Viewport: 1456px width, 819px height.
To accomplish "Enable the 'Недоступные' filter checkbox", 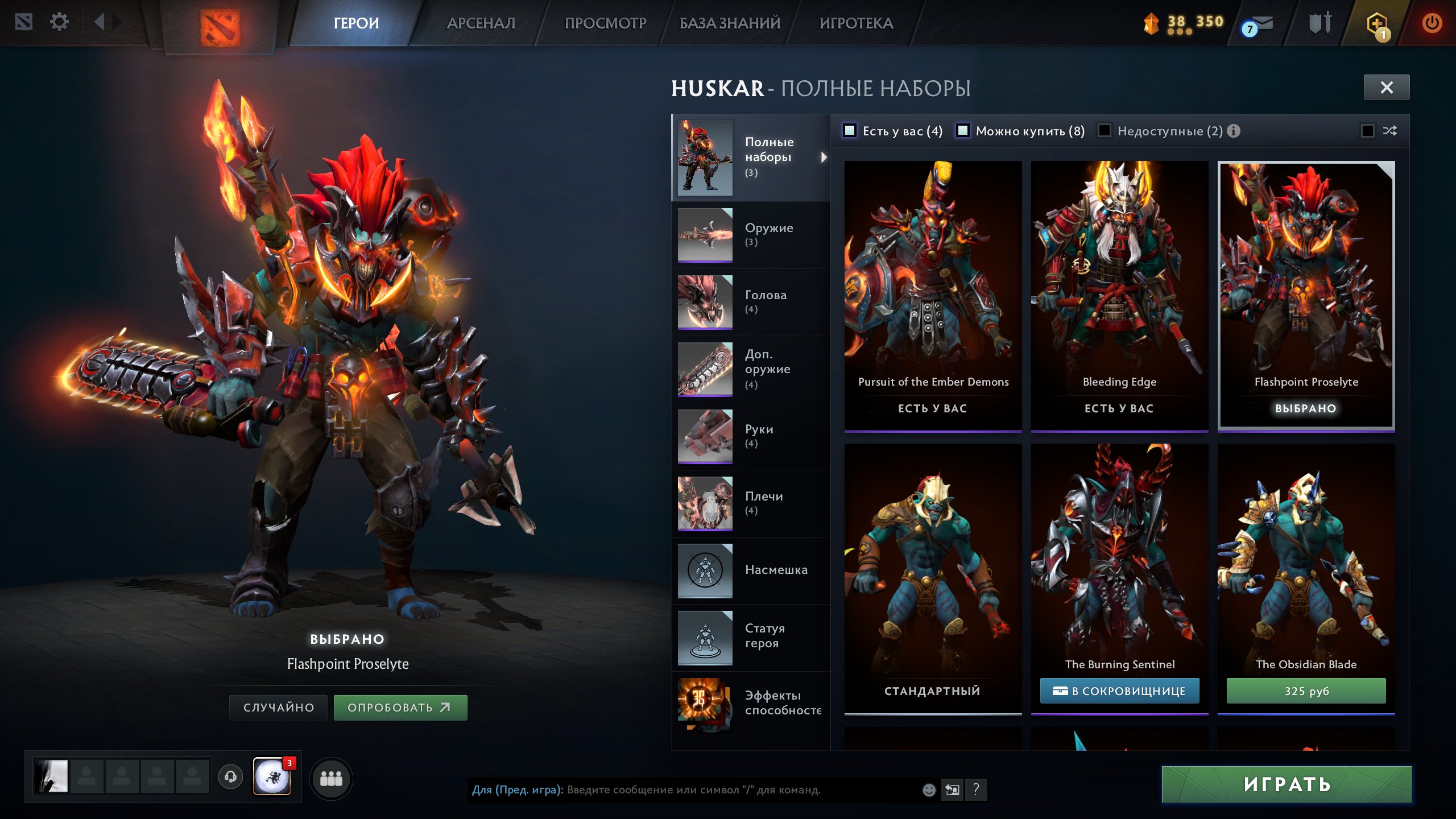I will (x=1105, y=131).
